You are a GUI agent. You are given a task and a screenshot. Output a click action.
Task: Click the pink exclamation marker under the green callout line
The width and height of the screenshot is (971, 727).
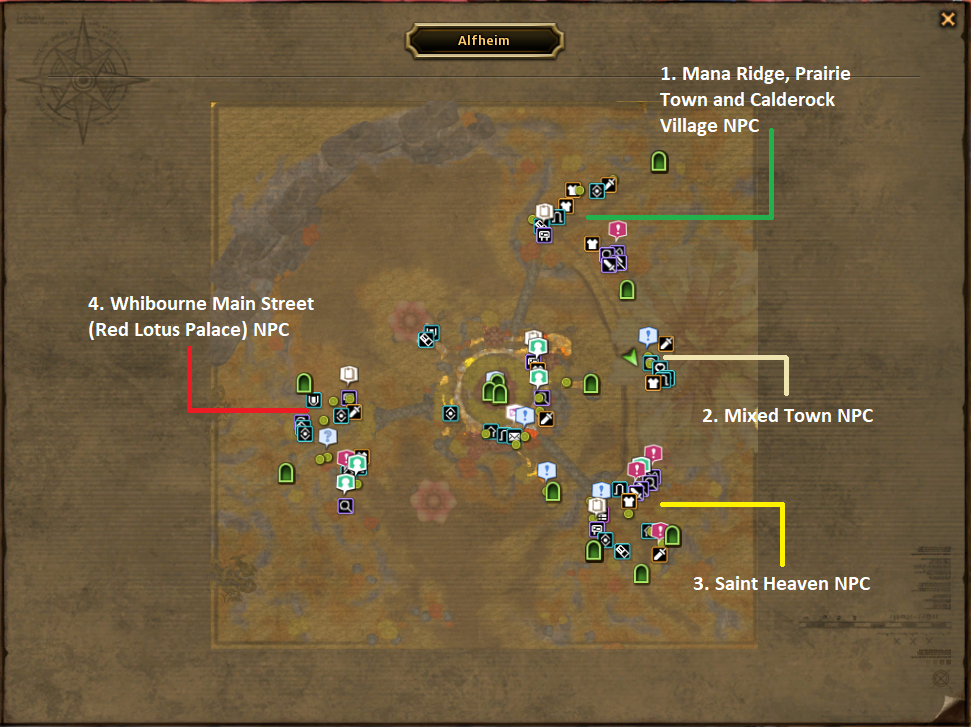[617, 229]
